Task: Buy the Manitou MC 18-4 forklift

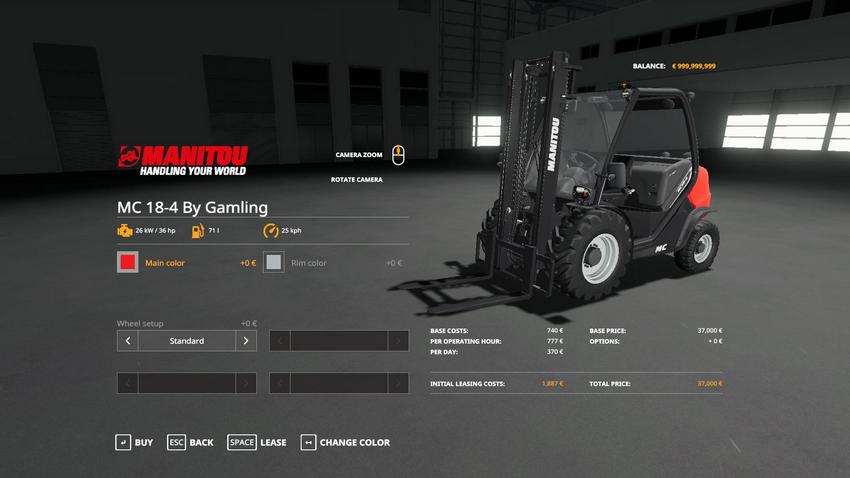Action: click(134, 442)
